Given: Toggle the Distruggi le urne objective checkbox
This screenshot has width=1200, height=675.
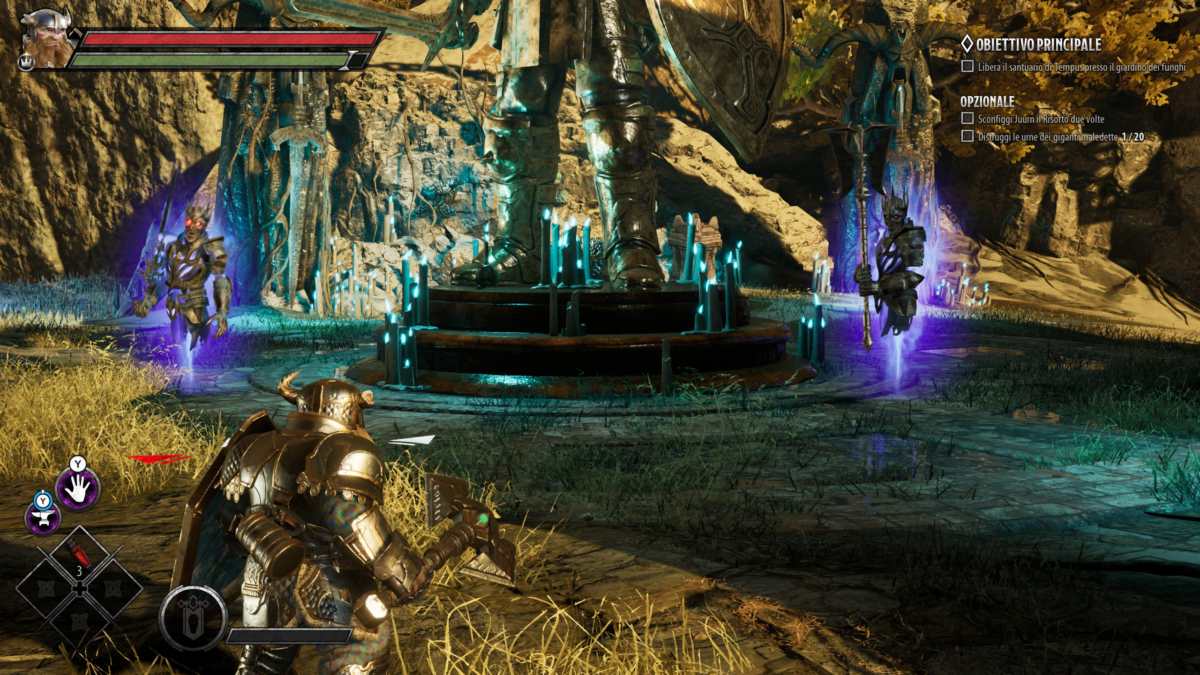Looking at the screenshot, I should point(967,136).
